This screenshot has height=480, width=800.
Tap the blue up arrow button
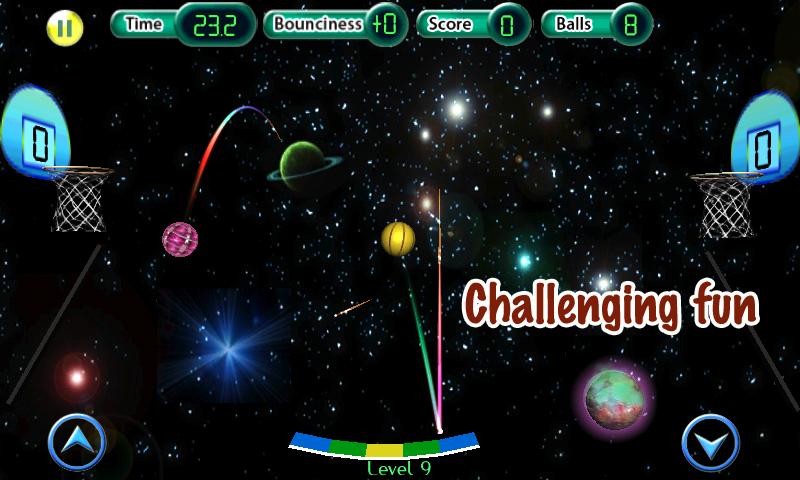point(76,440)
